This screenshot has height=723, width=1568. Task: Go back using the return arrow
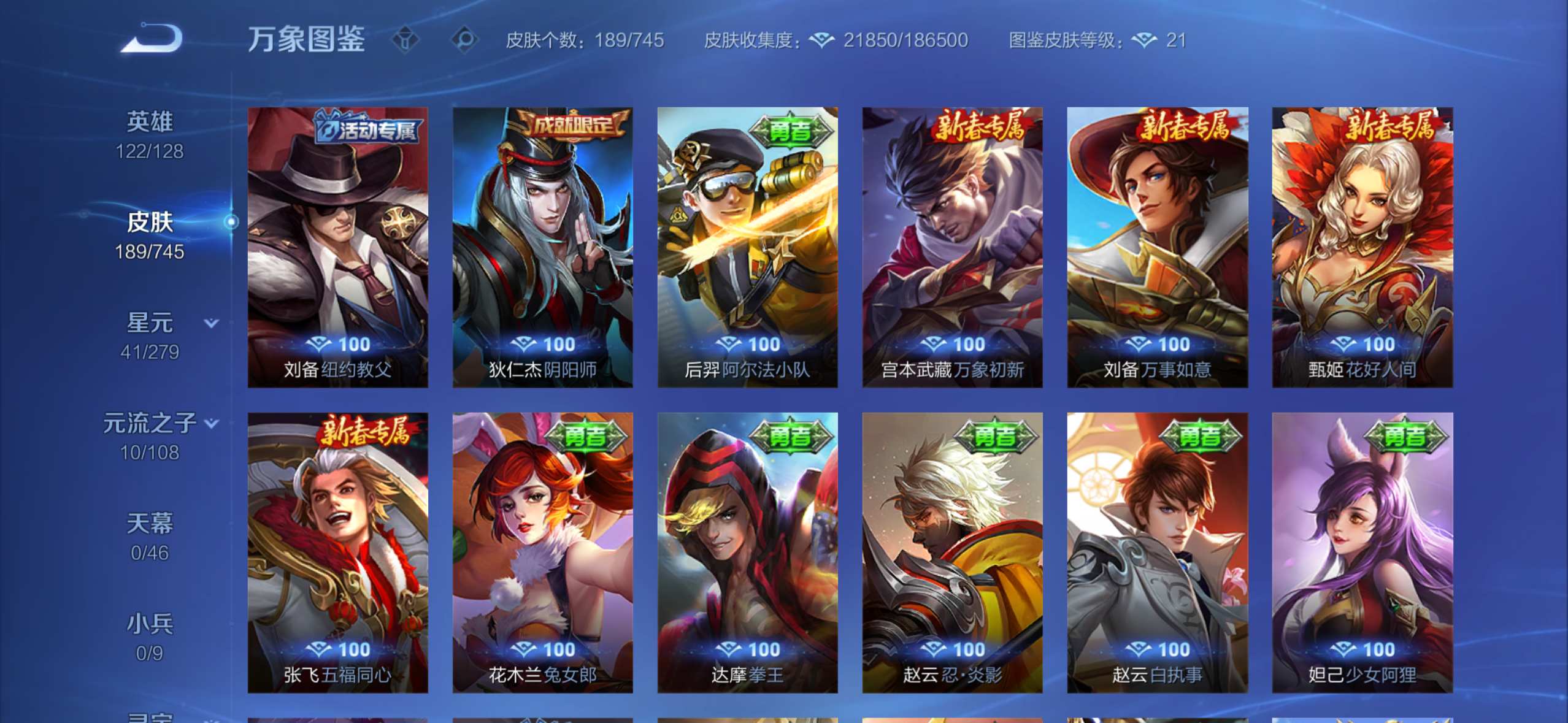(151, 39)
